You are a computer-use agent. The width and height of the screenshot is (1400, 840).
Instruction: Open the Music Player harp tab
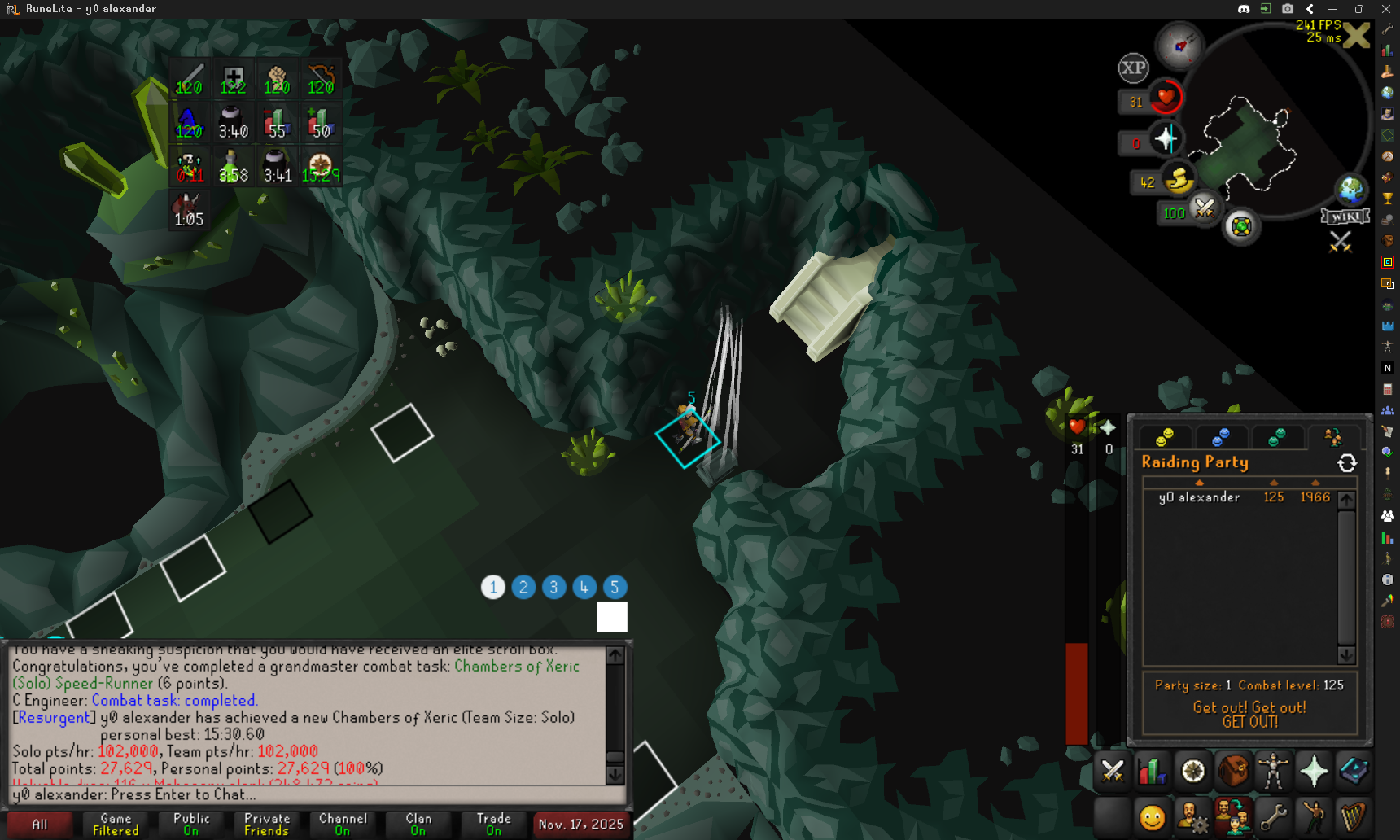coord(1354,816)
